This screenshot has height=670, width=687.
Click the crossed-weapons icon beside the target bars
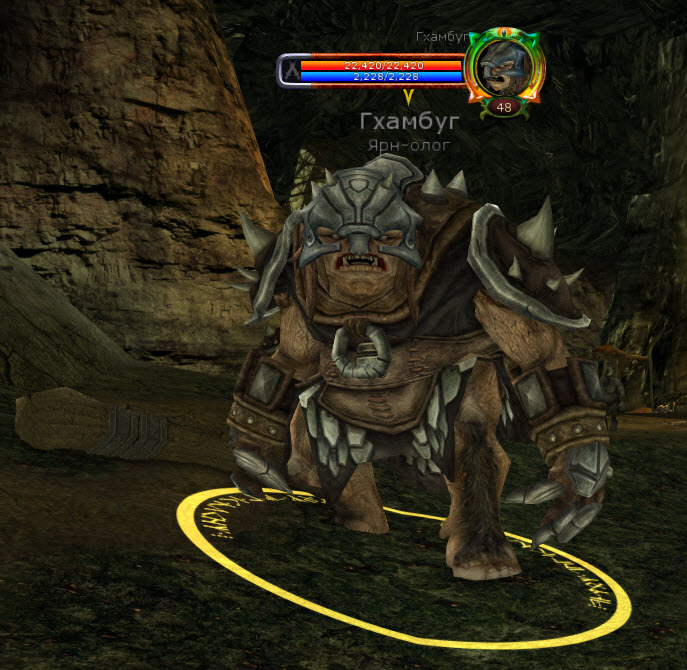[x=289, y=69]
